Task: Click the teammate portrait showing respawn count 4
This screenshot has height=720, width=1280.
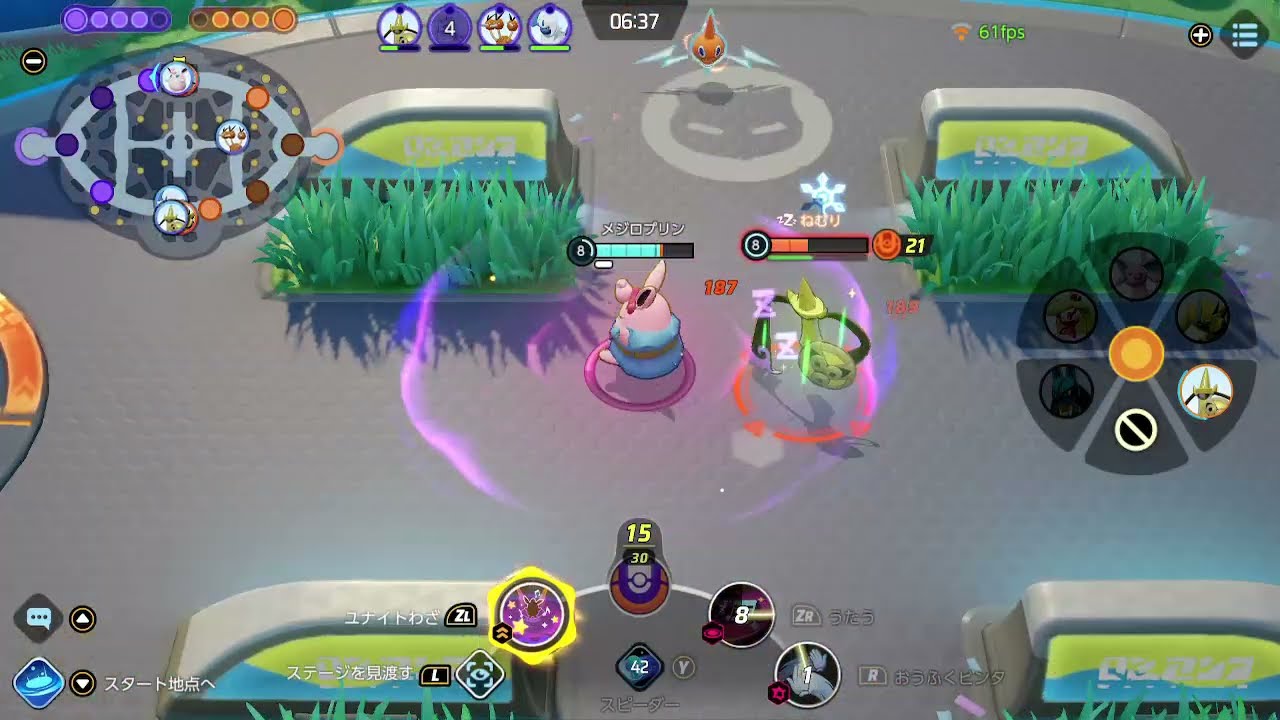Action: point(449,28)
